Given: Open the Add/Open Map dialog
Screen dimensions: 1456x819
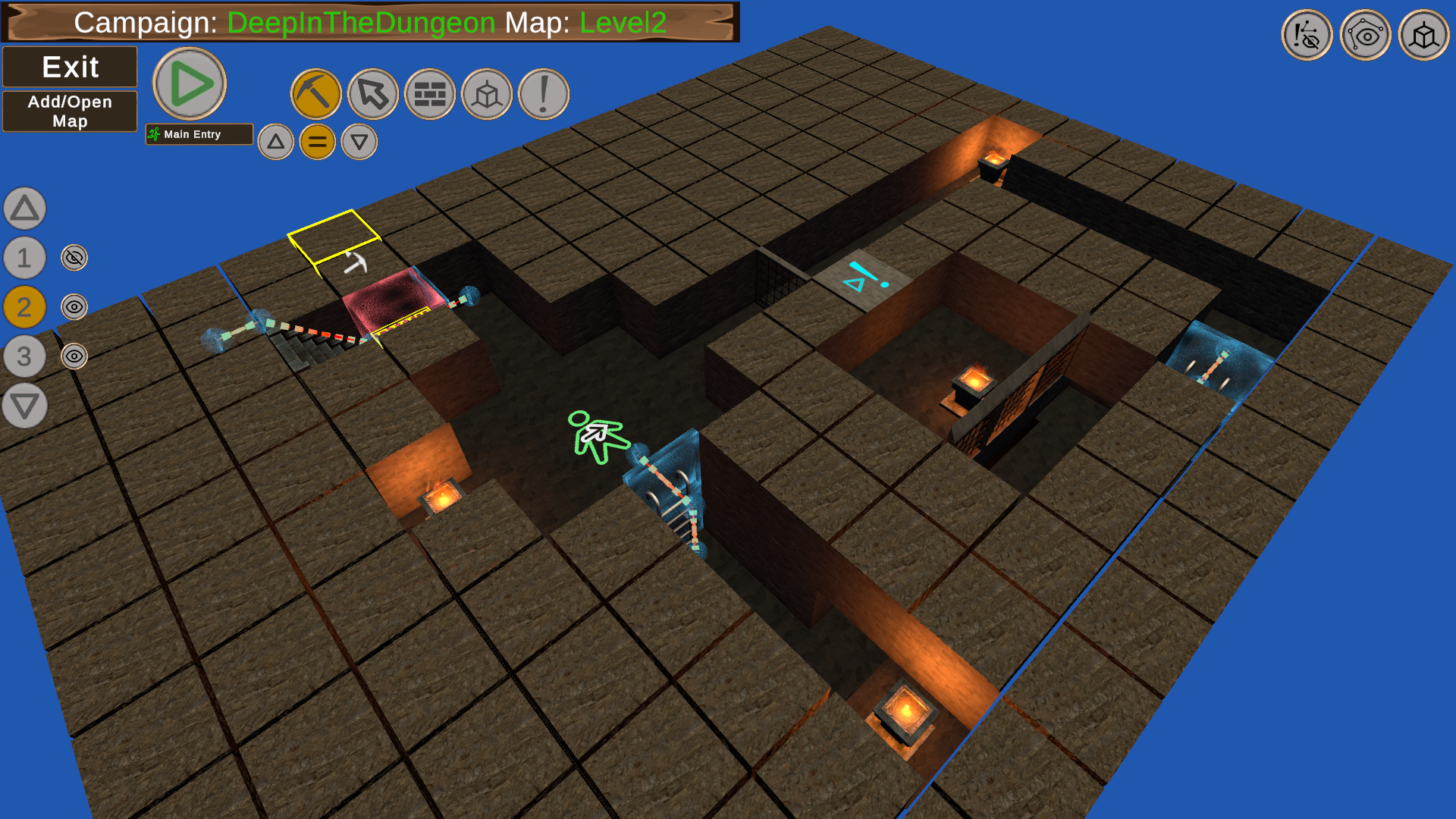Looking at the screenshot, I should tap(70, 111).
